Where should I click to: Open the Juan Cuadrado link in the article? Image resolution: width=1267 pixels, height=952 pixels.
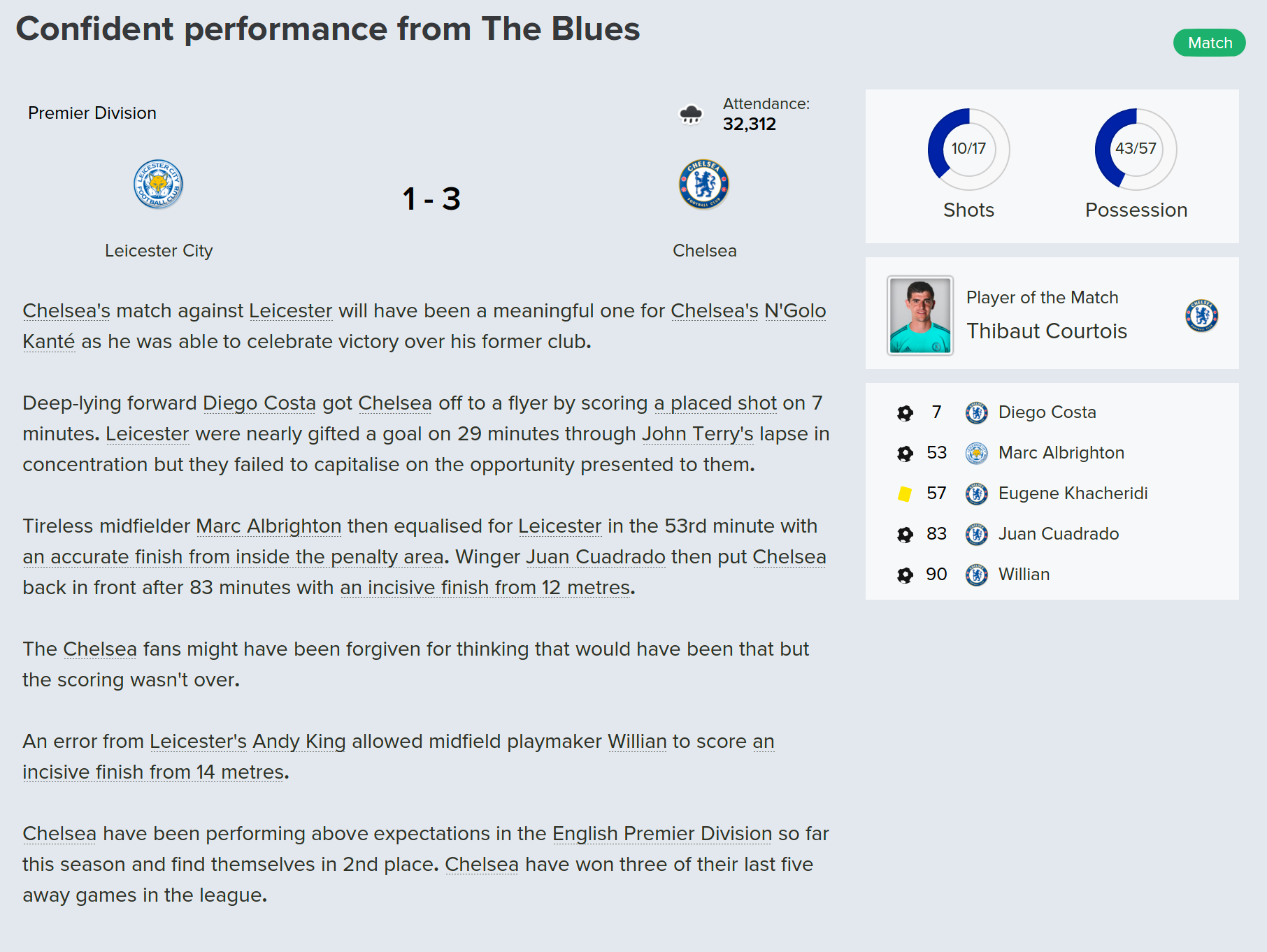pyautogui.click(x=595, y=556)
